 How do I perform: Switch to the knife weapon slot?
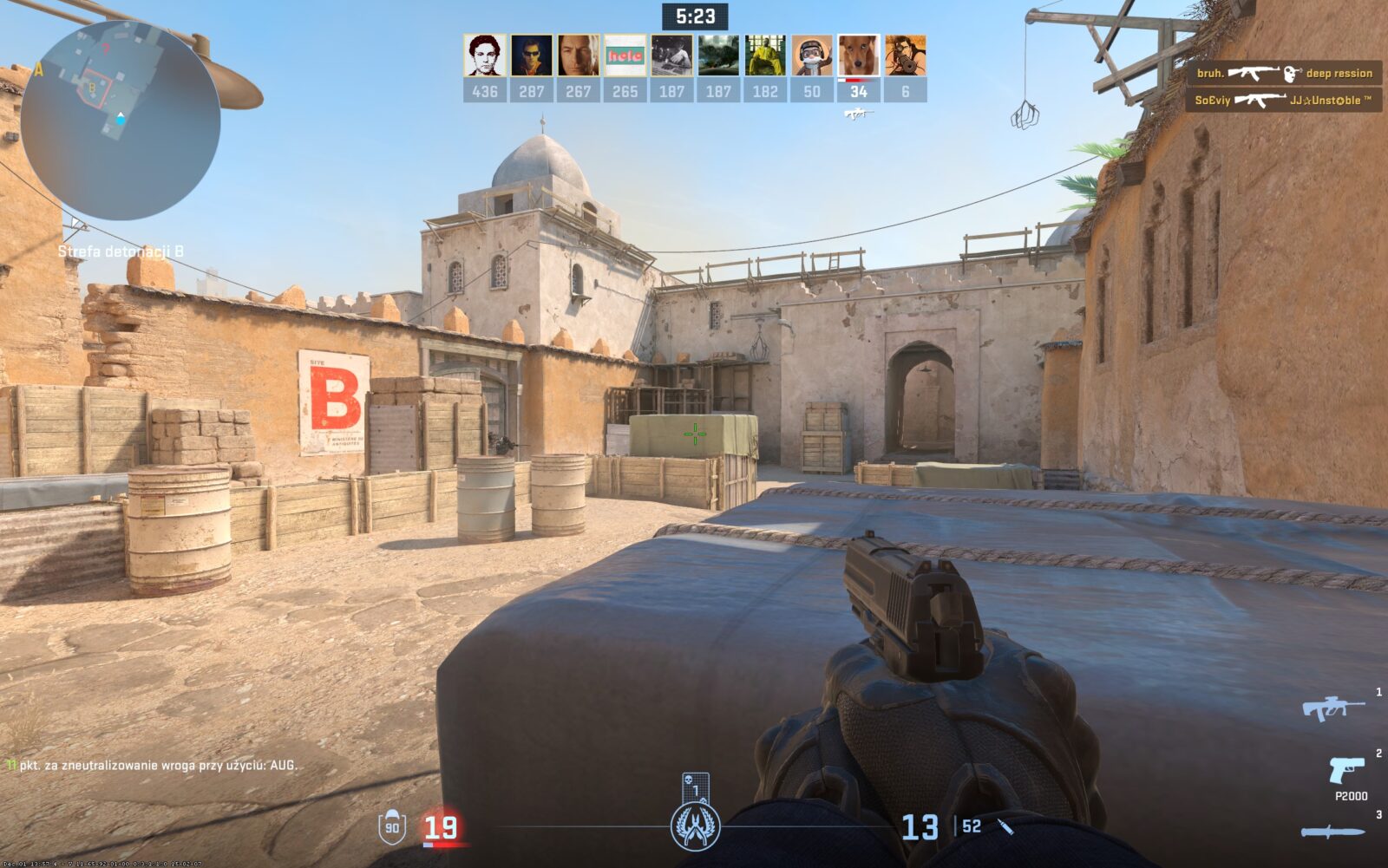pos(1332,832)
